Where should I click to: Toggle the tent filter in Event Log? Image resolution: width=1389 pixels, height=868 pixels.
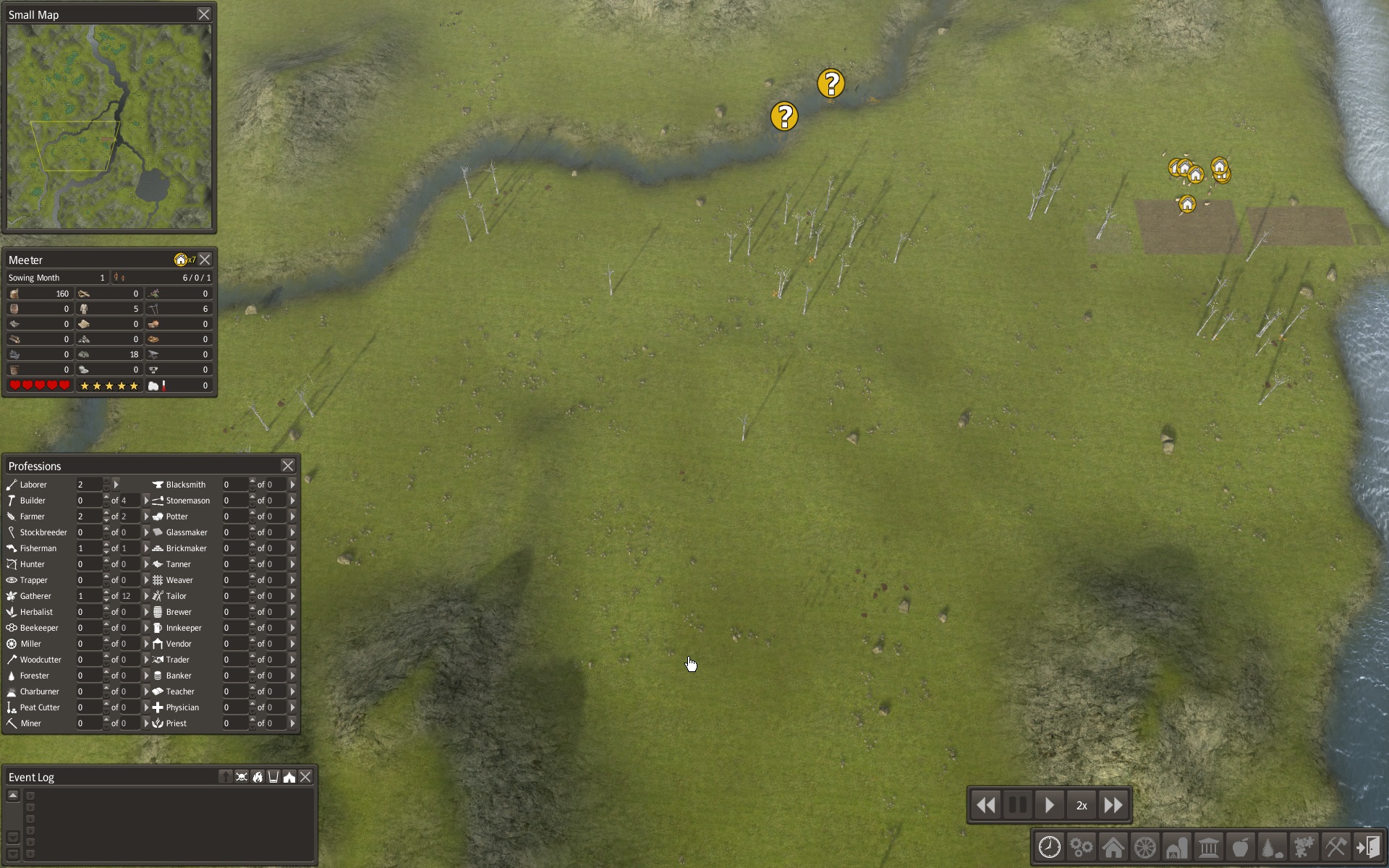tap(289, 777)
